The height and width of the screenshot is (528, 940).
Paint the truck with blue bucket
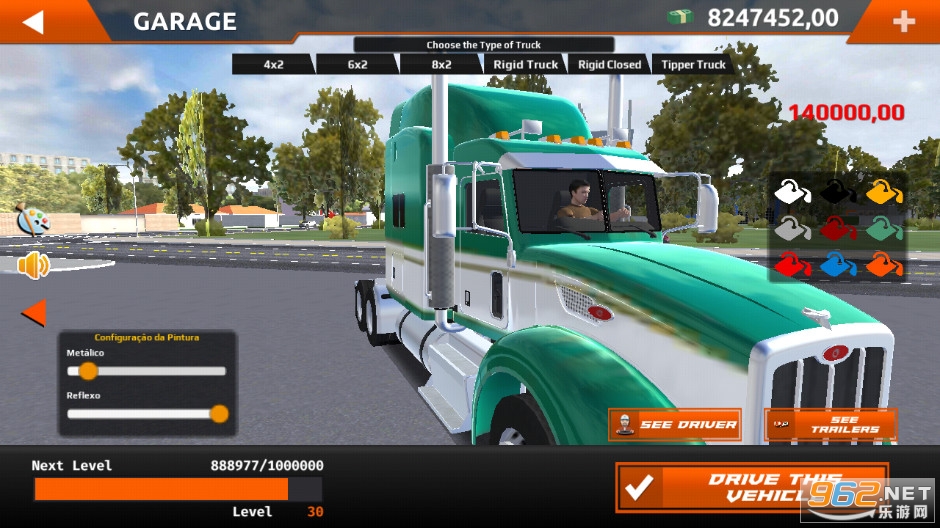[838, 265]
